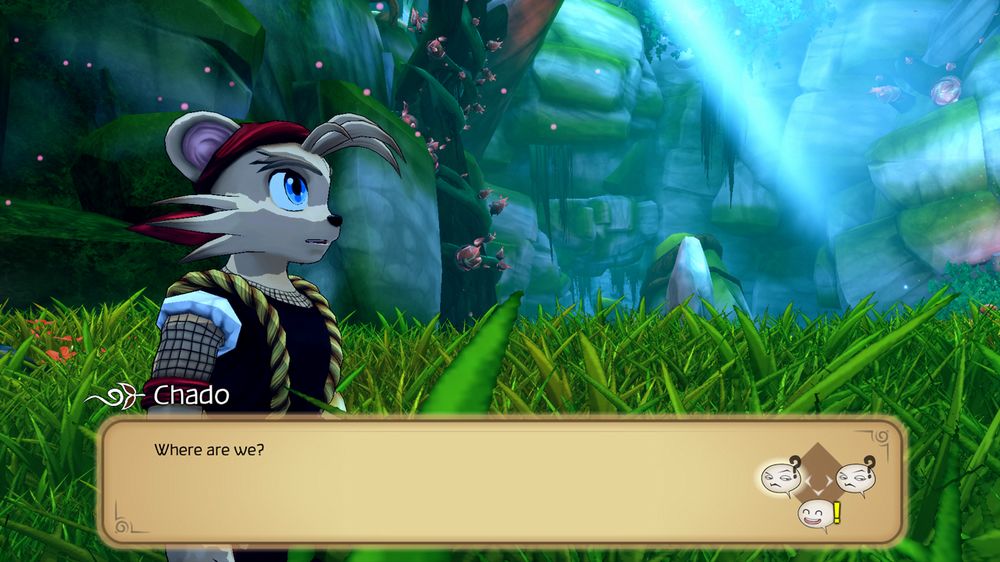This screenshot has height=562, width=1000.
Task: Select the glowing highlighted questioning face reply
Action: (x=779, y=477)
